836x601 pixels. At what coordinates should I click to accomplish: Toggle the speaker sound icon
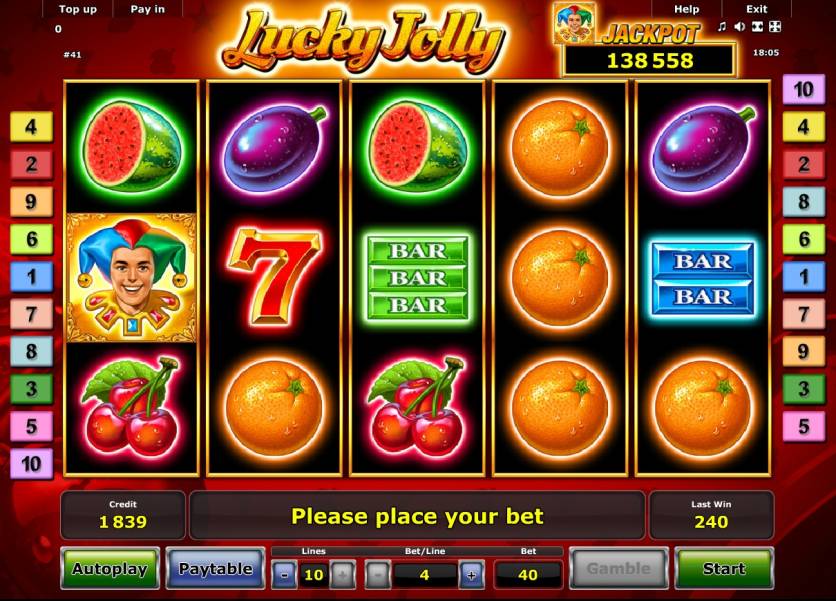tap(738, 26)
